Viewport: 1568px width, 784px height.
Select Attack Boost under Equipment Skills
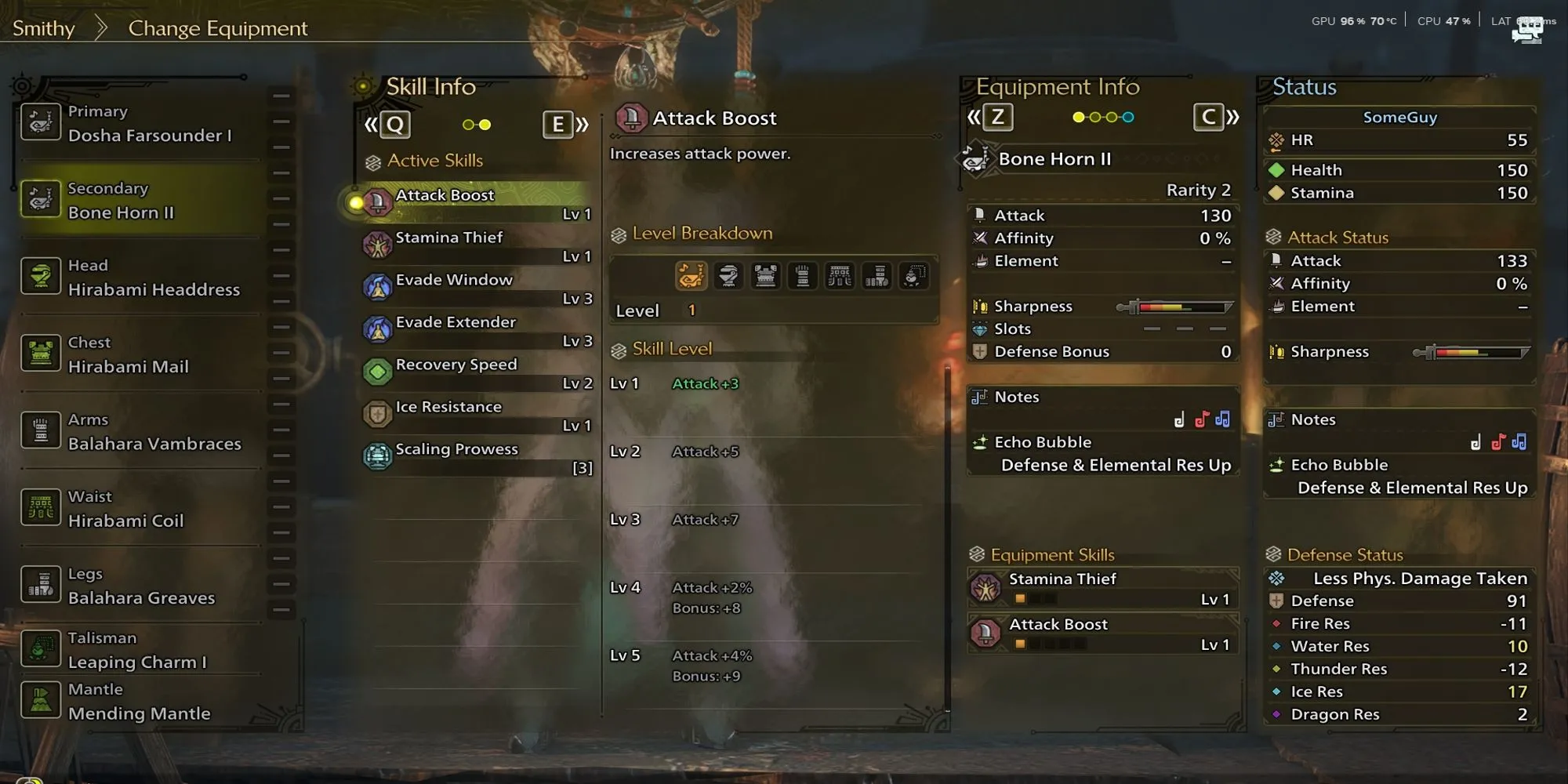[x=1103, y=633]
